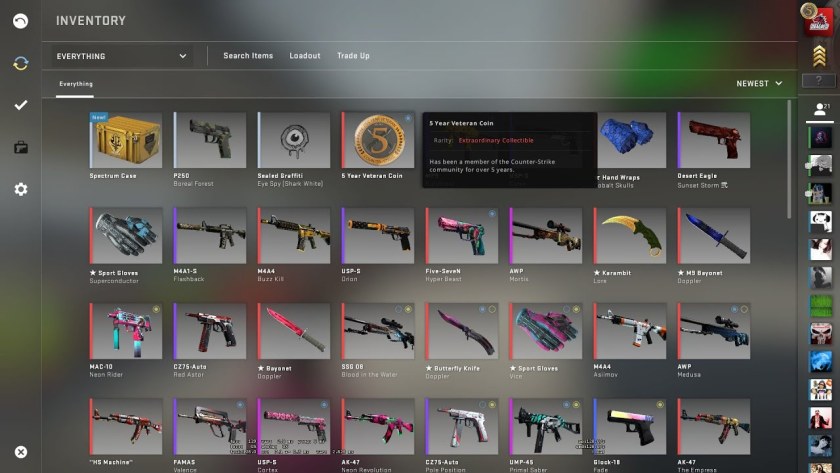The height and width of the screenshot is (473, 840).
Task: Pick the Desert Eagle Sunset Storm
Action: pos(714,140)
